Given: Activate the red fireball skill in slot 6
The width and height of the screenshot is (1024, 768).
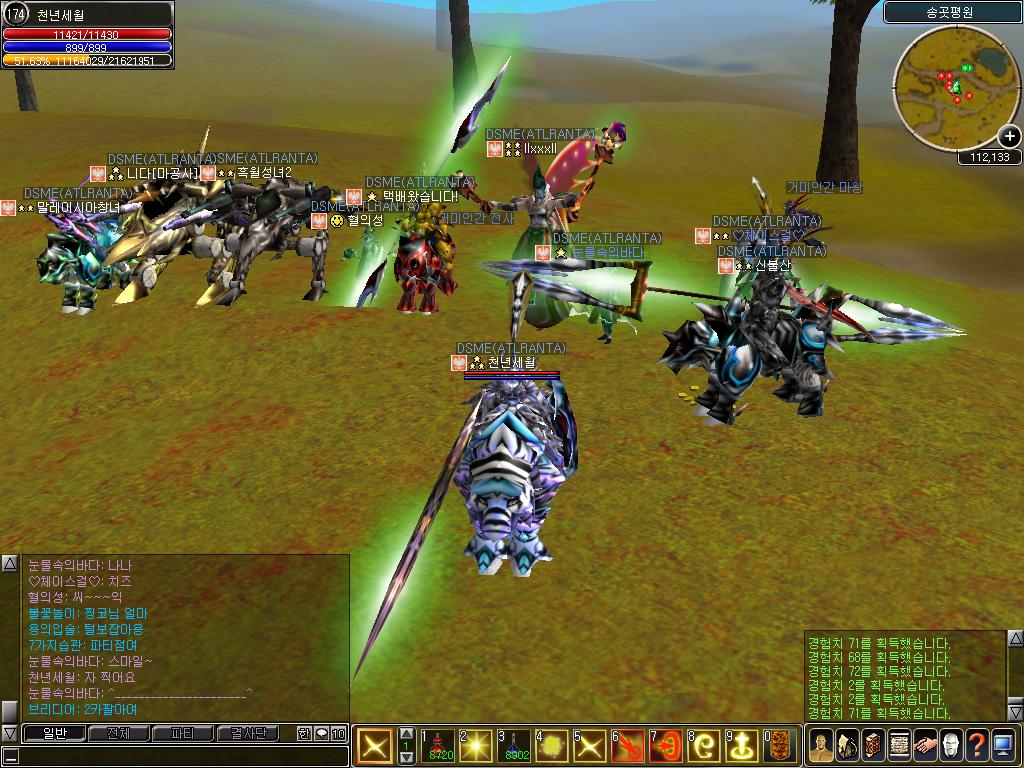Looking at the screenshot, I should pos(628,746).
